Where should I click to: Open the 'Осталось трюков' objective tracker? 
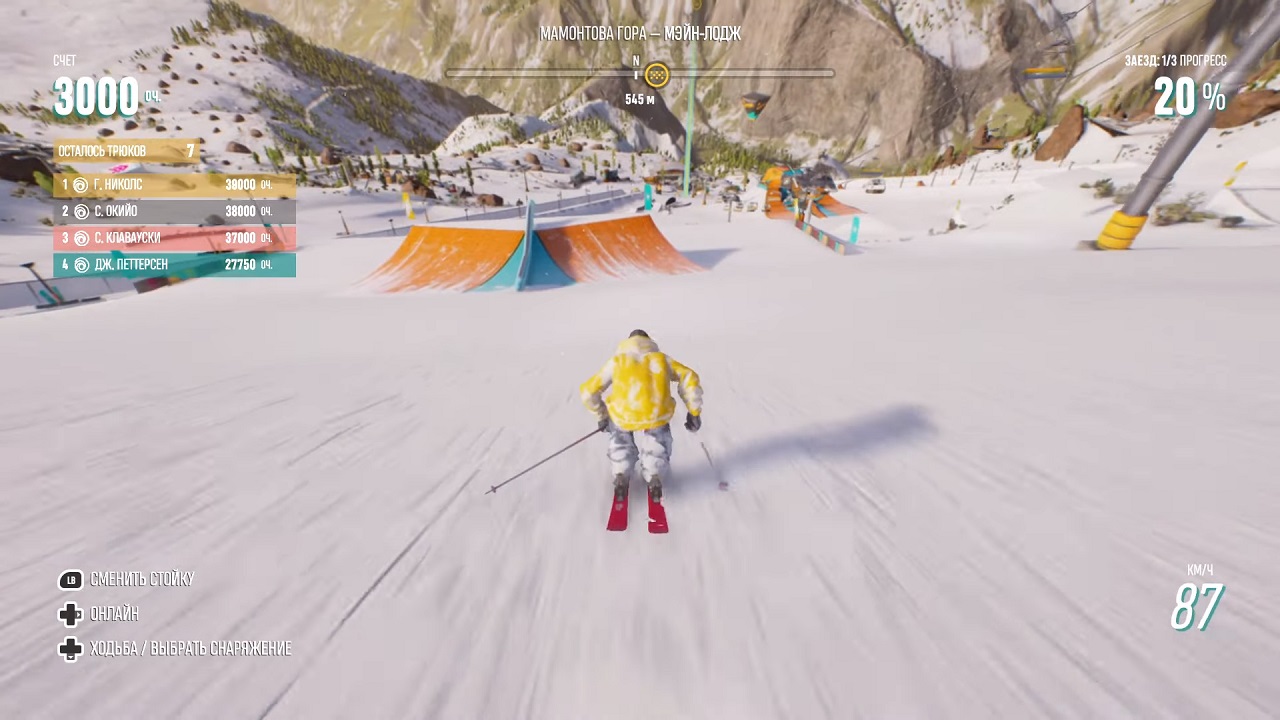point(126,151)
